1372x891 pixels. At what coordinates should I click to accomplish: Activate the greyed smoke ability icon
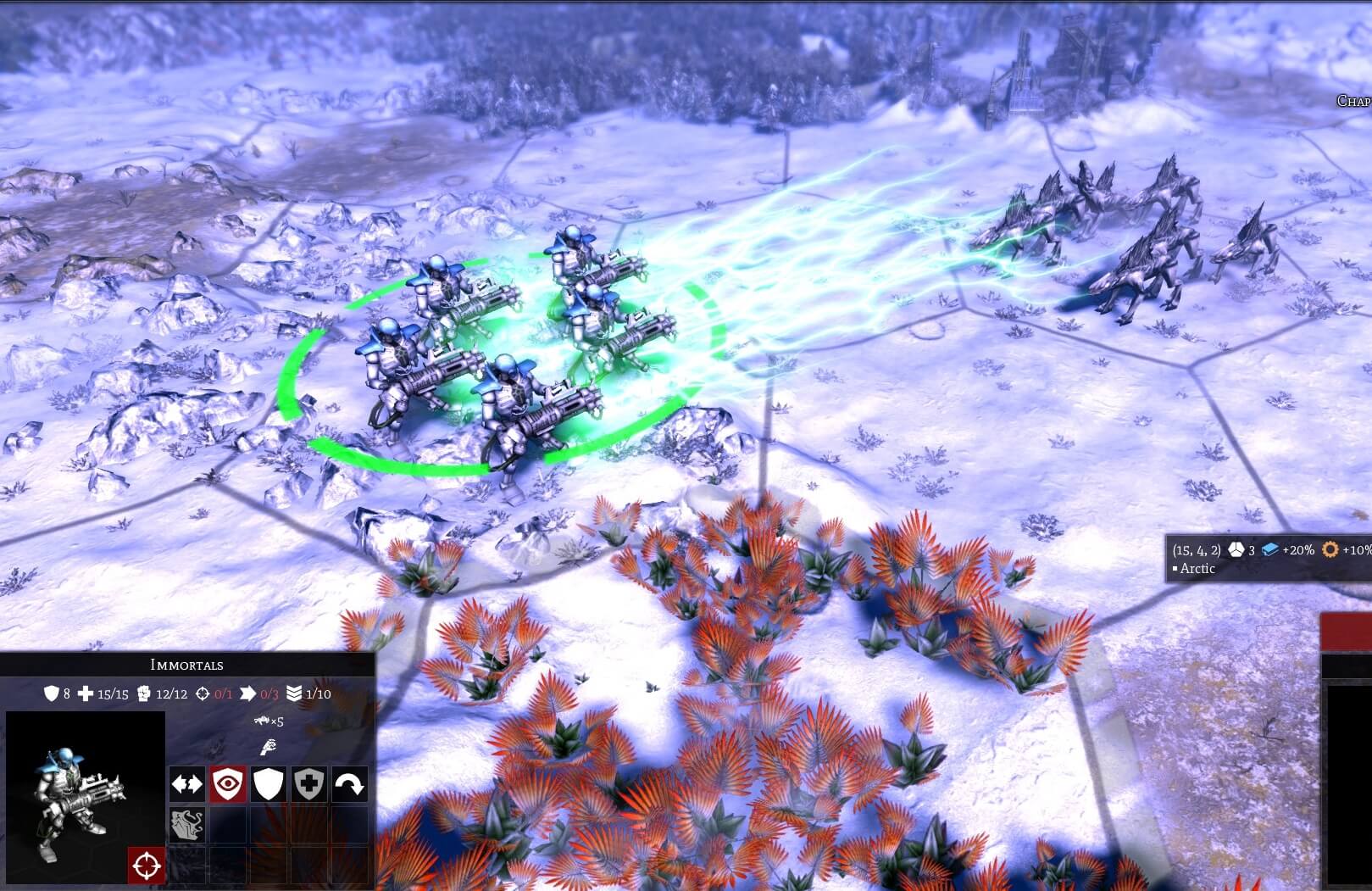pos(187,824)
